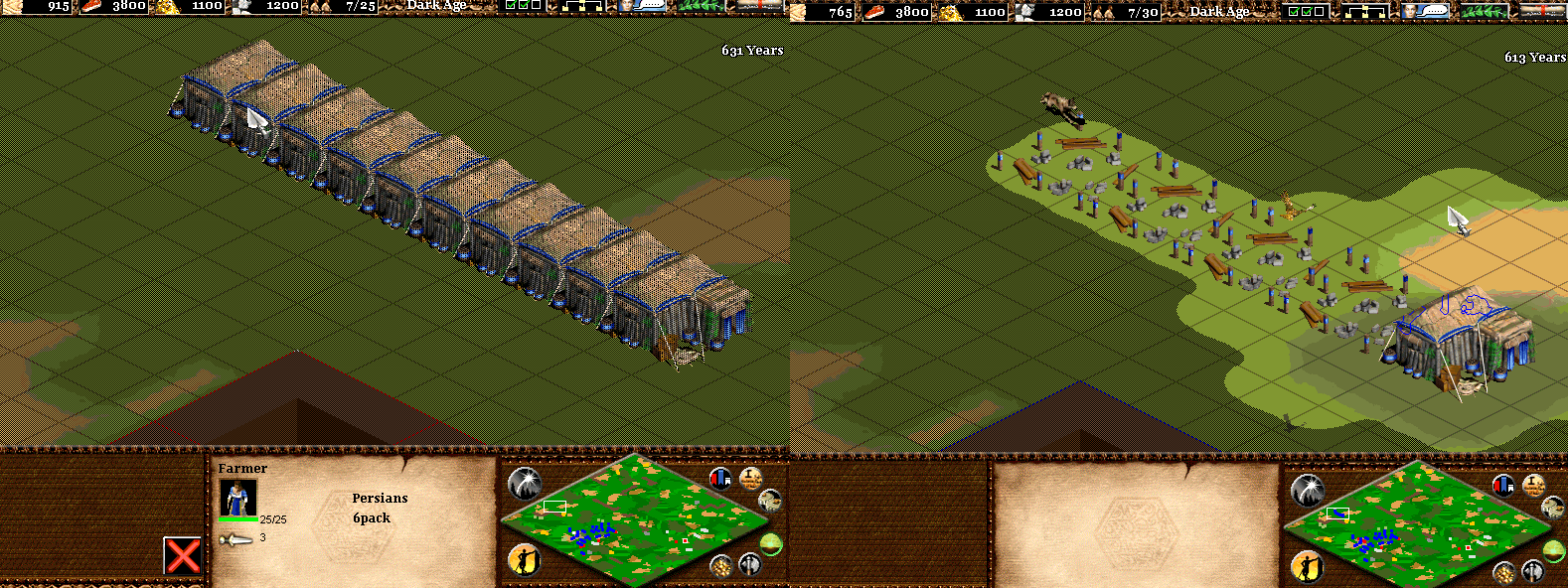Switch to the gold-pile economic minimap mode in the 613 Years screen
The width and height of the screenshot is (1568, 588).
1505,572
